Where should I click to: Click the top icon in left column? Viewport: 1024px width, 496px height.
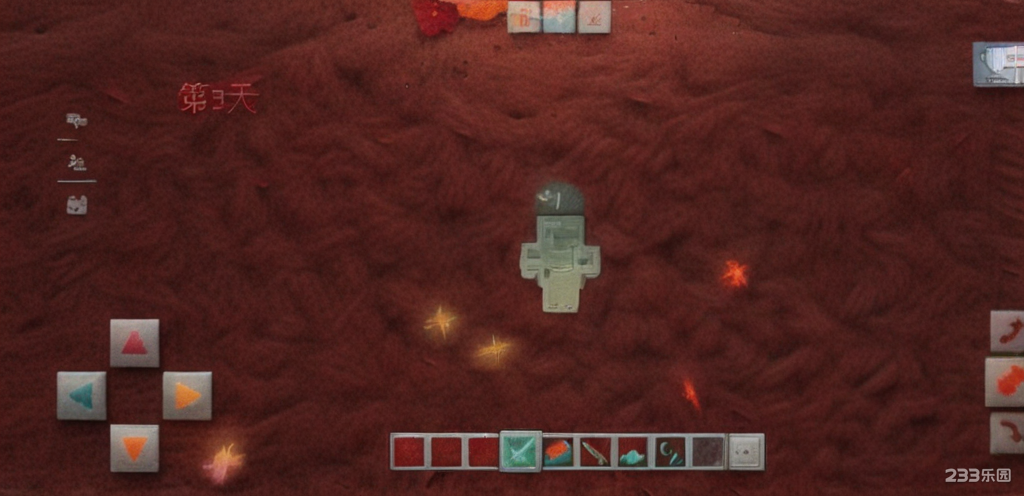coord(76,121)
